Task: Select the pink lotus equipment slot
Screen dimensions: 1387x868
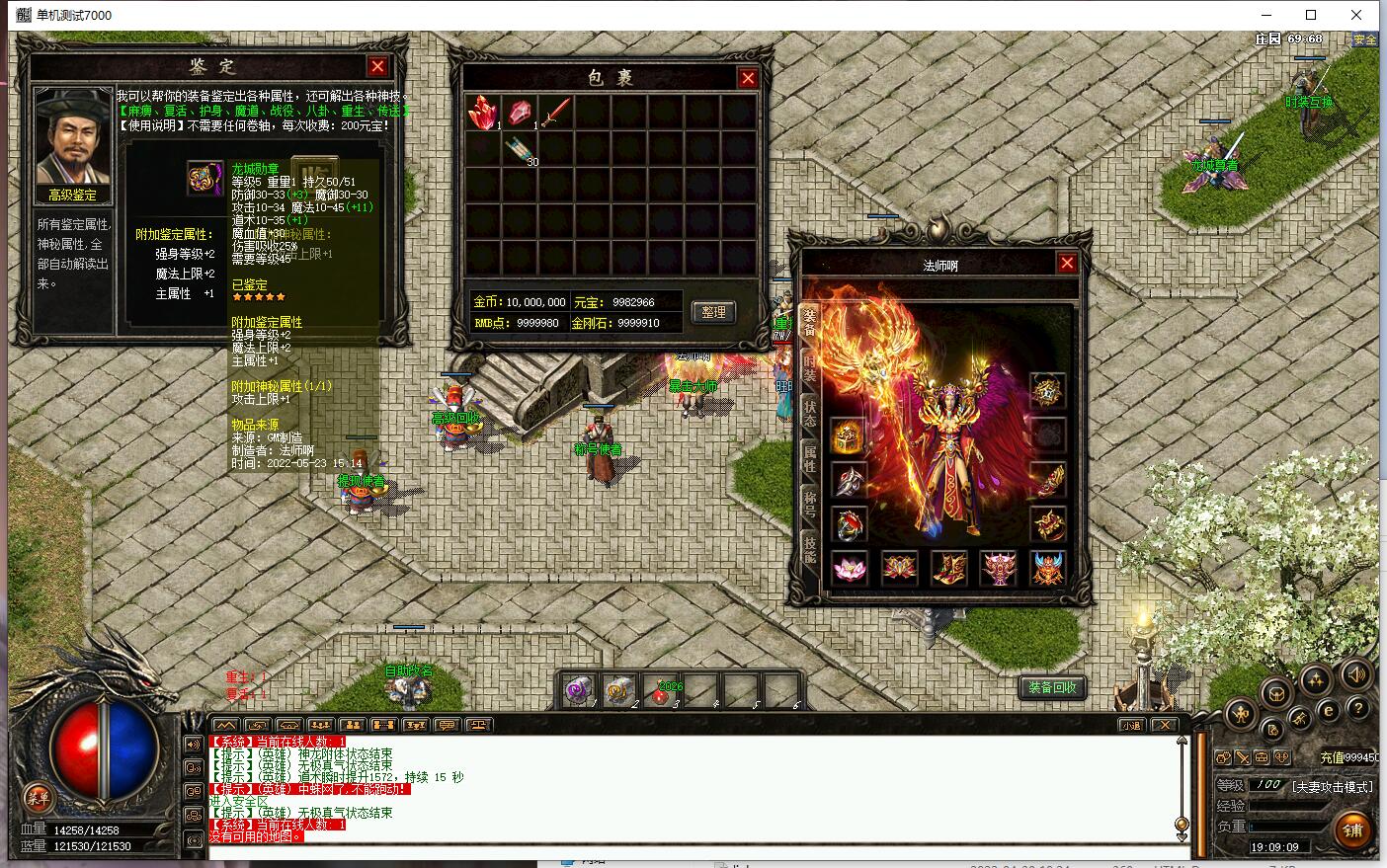Action: coord(849,568)
